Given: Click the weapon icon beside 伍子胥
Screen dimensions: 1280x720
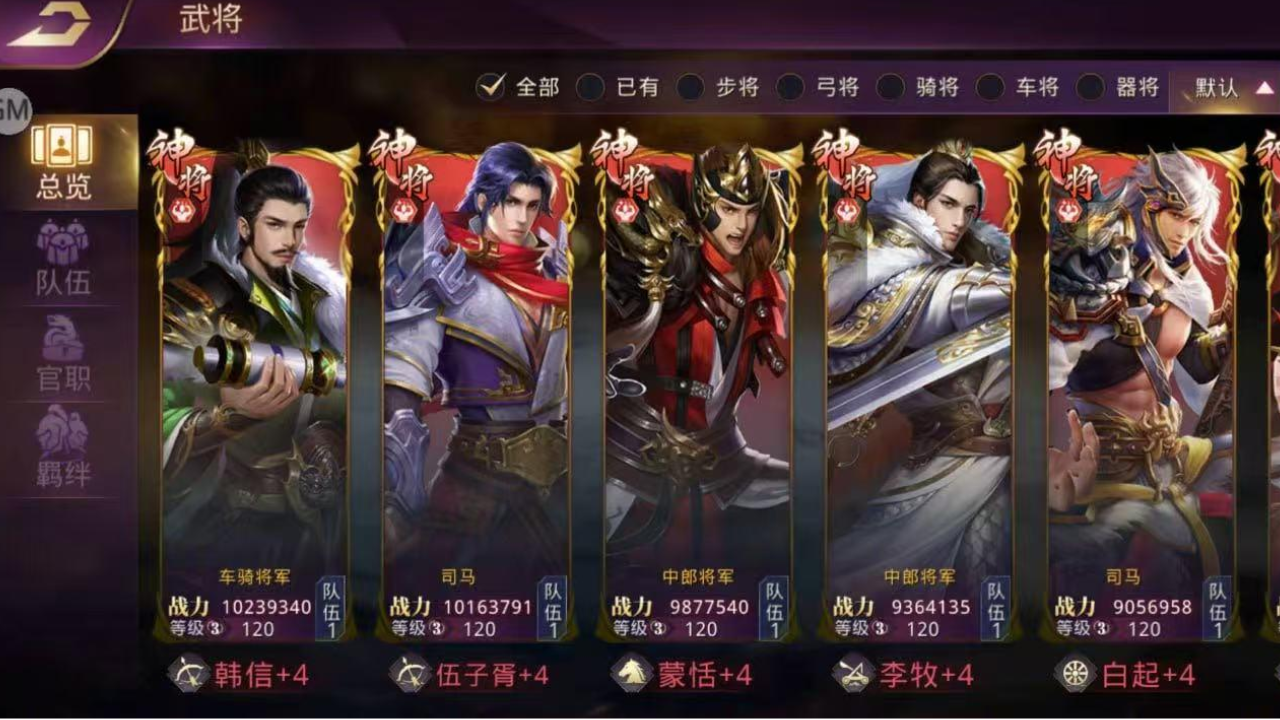Looking at the screenshot, I should click(407, 676).
